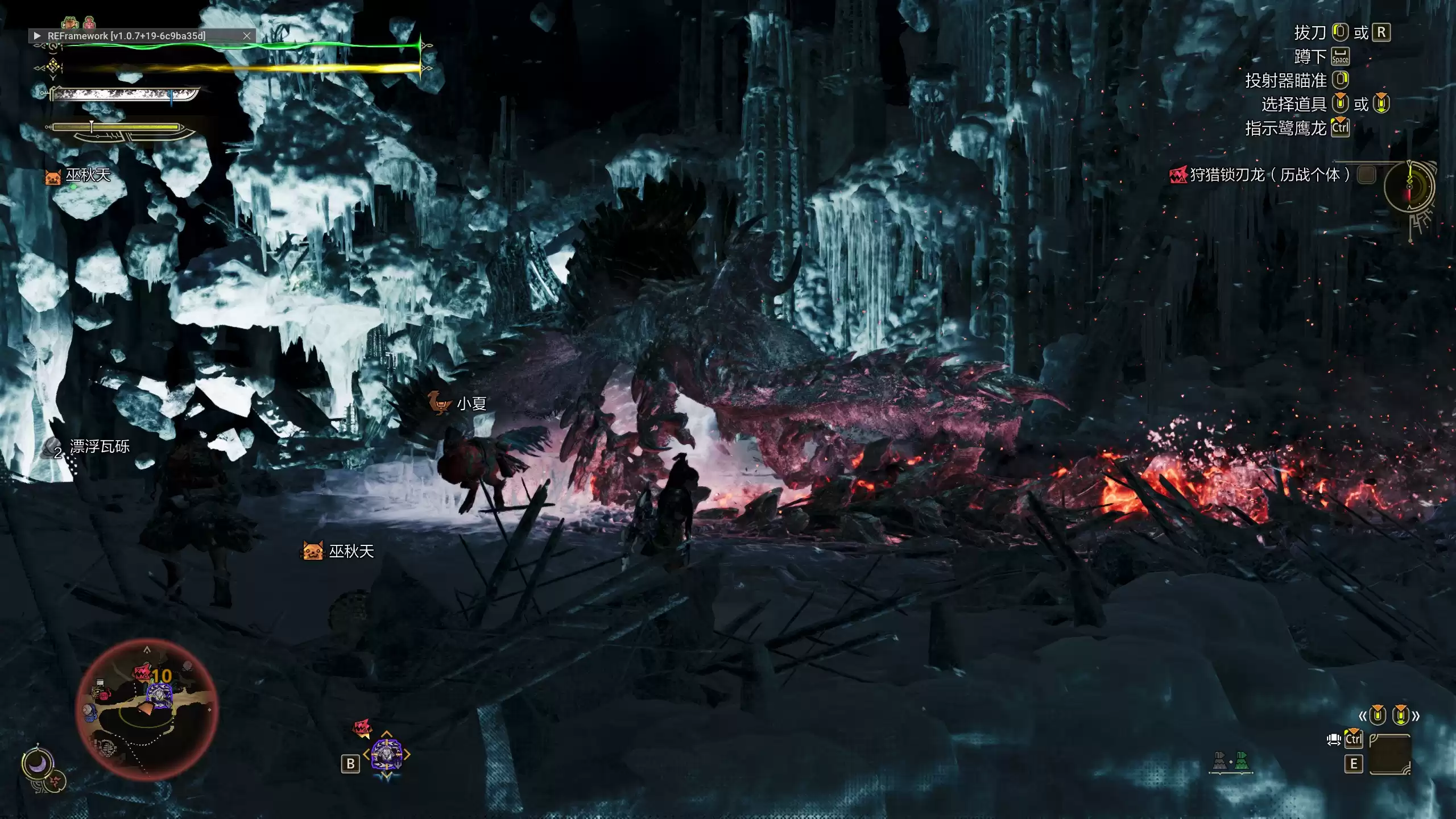Select the red monster marker on minimap
This screenshot has width=1456, height=819.
click(142, 673)
